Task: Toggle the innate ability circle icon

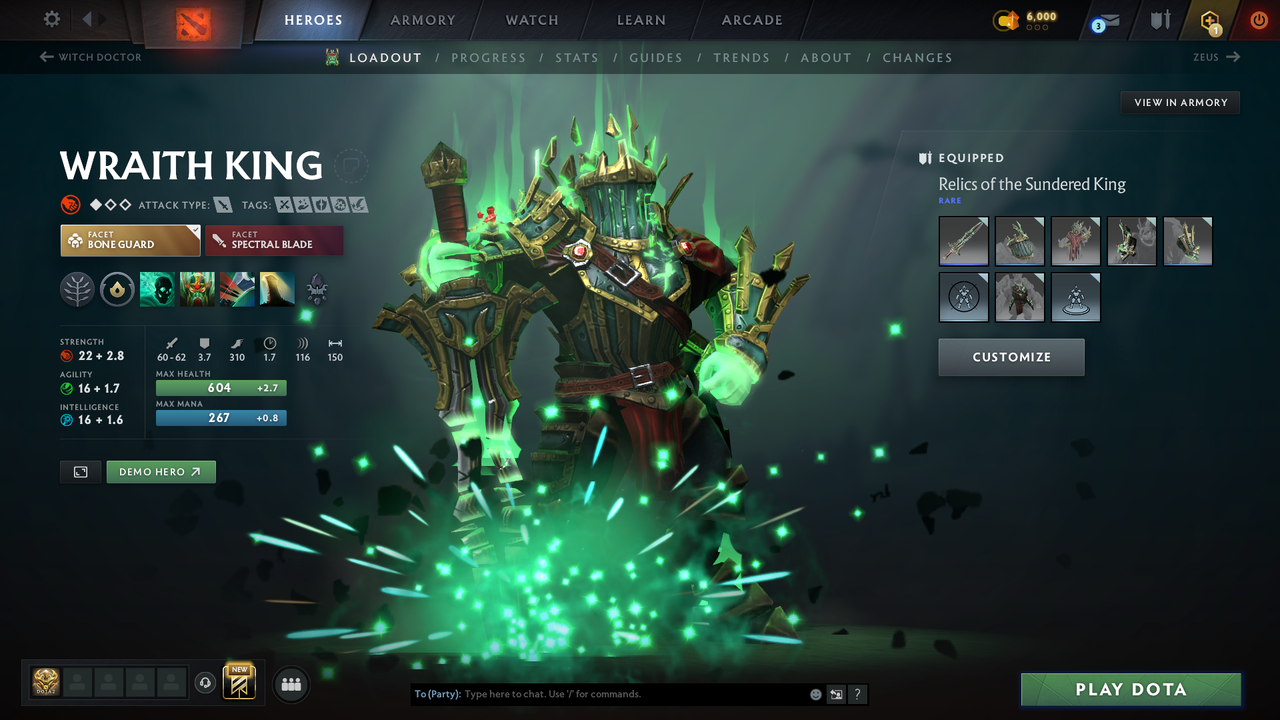Action: click(117, 289)
